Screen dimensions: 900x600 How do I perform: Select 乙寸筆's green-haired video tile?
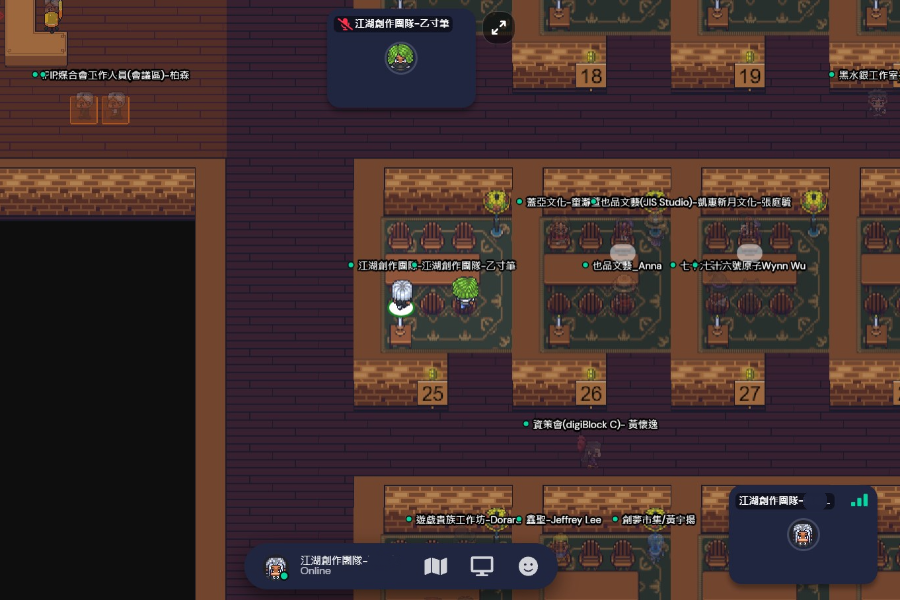pos(401,58)
